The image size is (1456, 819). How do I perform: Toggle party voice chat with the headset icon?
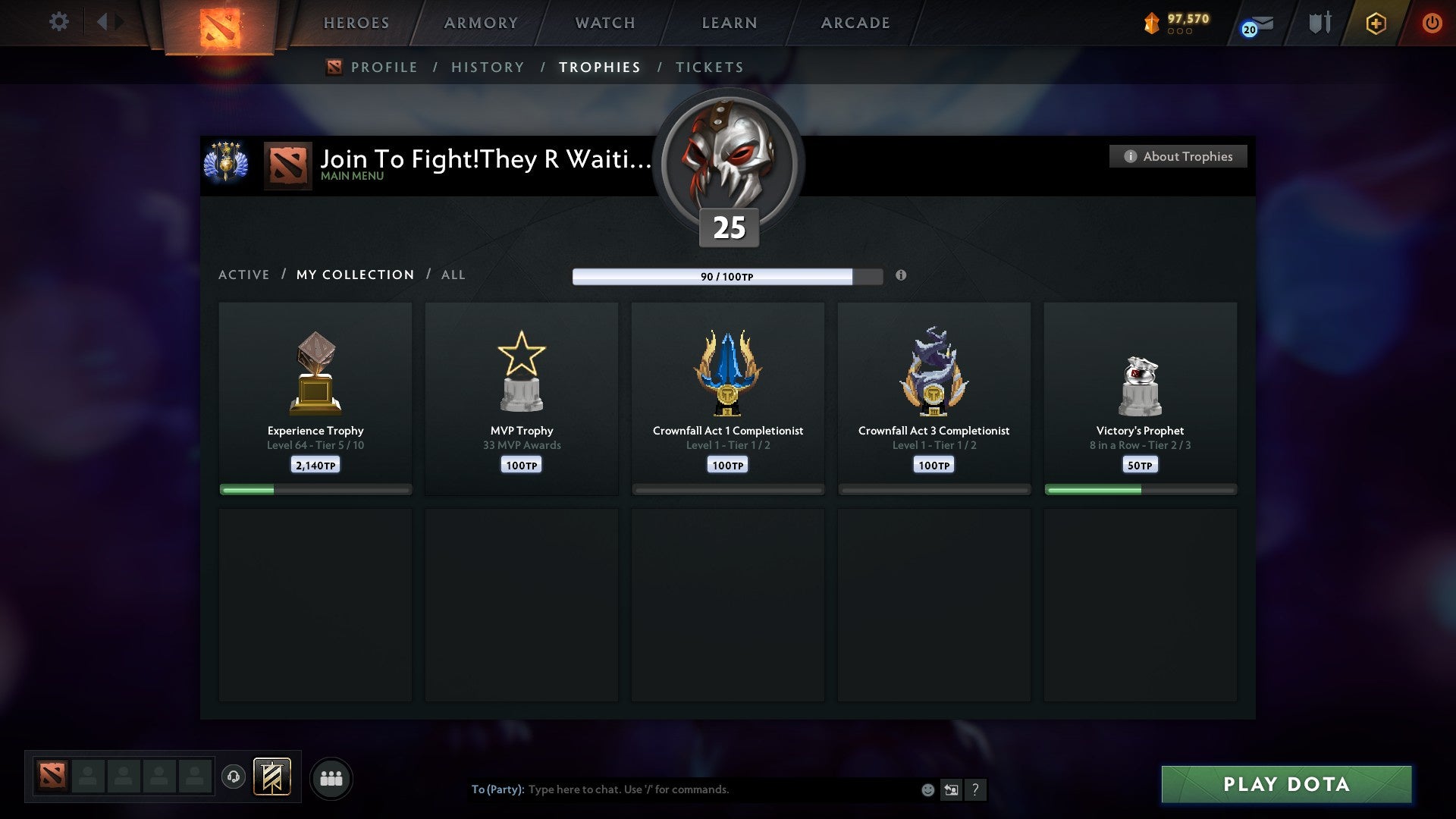(234, 777)
